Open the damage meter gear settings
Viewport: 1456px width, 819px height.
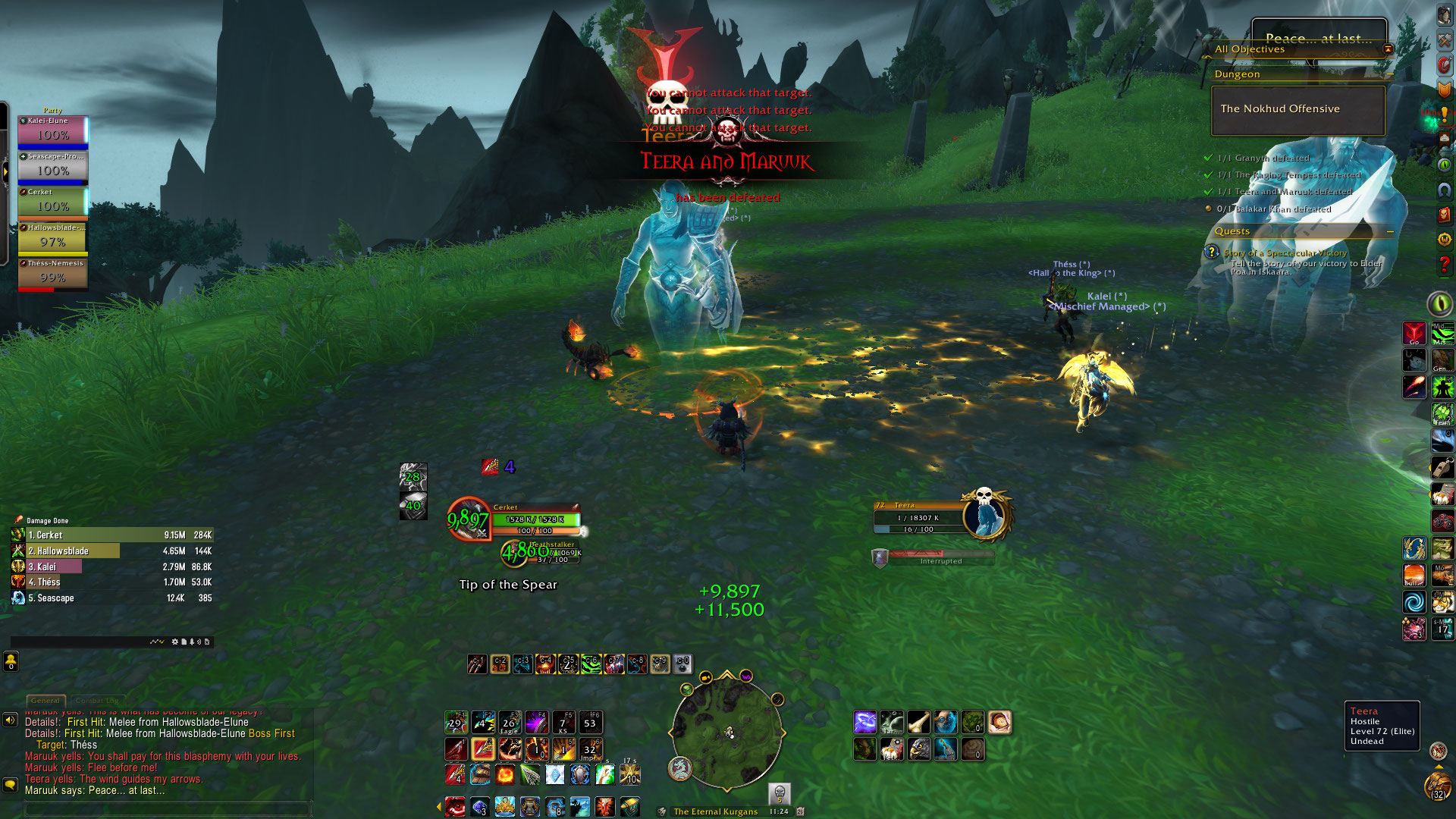pyautogui.click(x=175, y=642)
